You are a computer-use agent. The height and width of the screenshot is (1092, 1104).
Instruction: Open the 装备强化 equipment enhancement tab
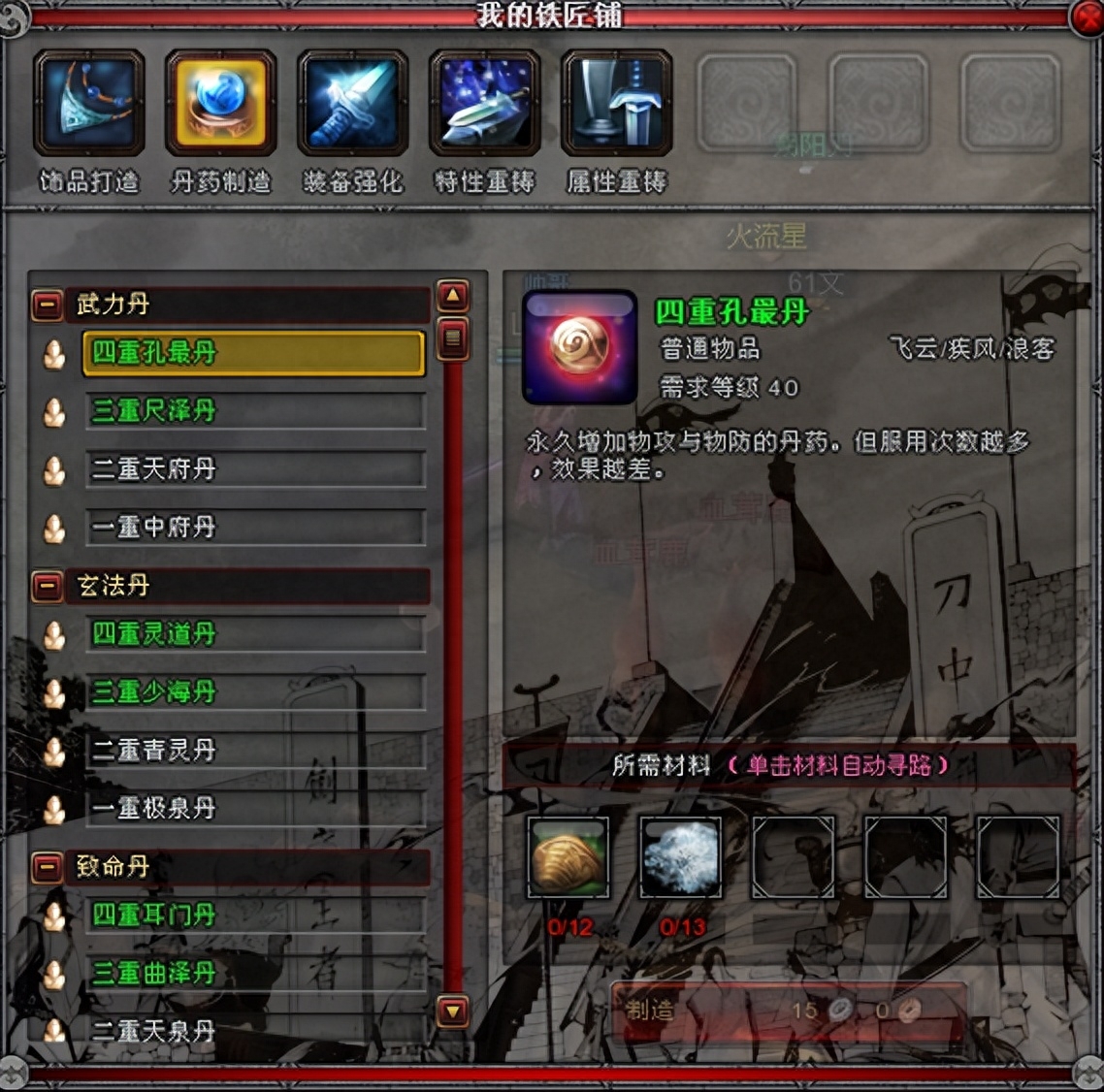[353, 103]
